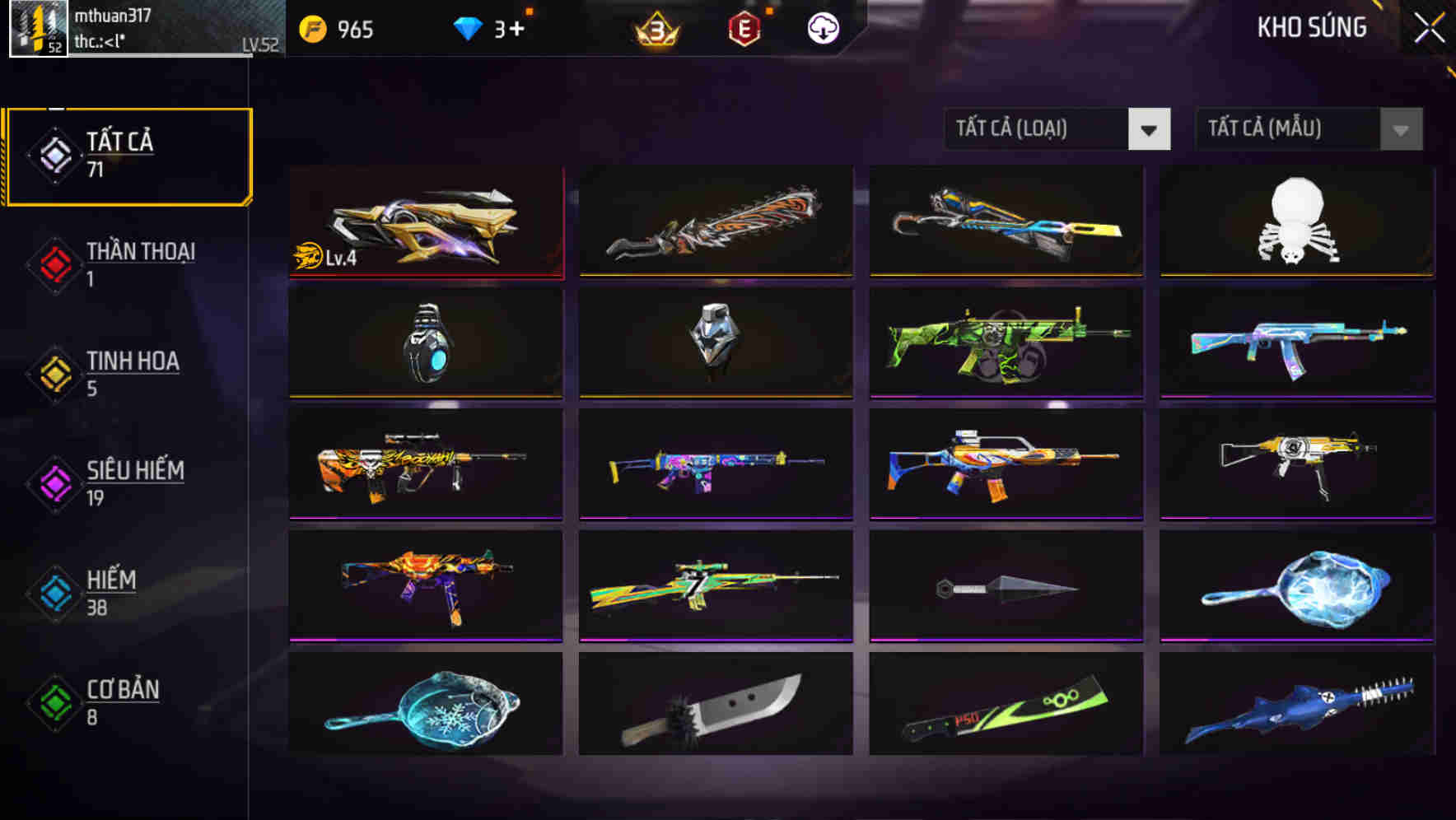The width and height of the screenshot is (1456, 820).
Task: Expand the weapon type filter arrow
Action: (x=1150, y=129)
